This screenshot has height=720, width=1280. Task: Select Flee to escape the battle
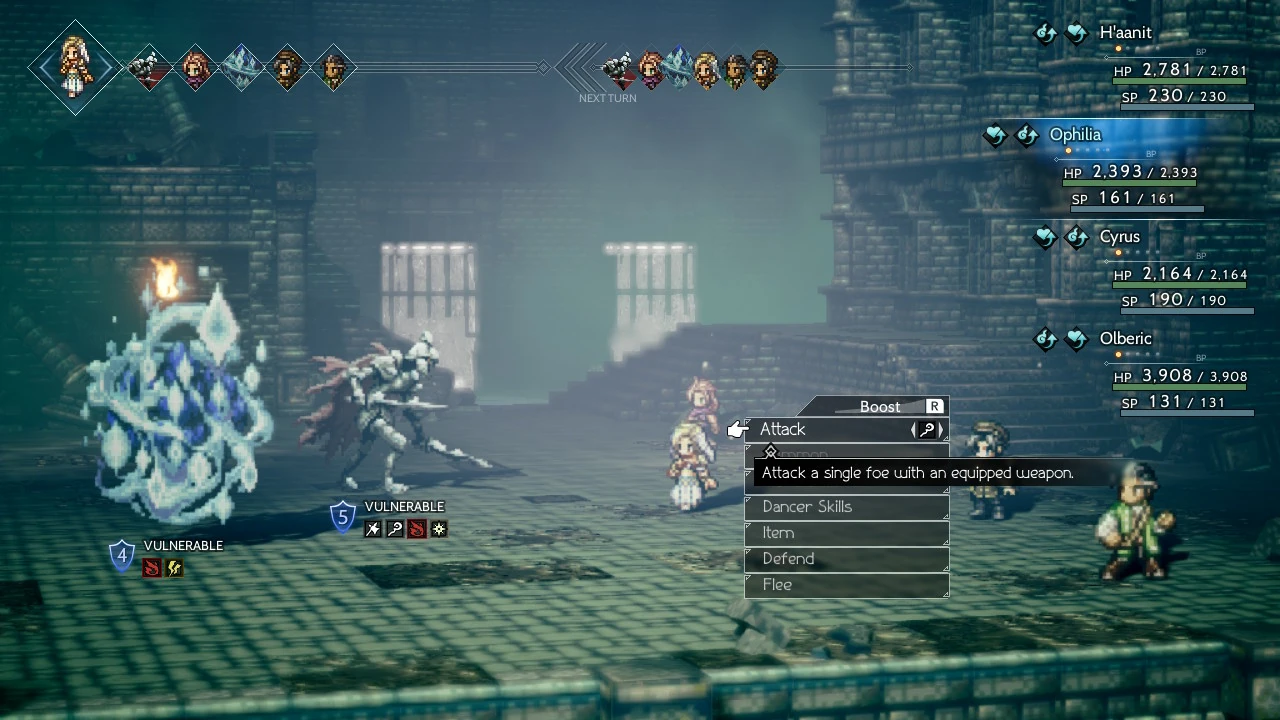coord(778,585)
